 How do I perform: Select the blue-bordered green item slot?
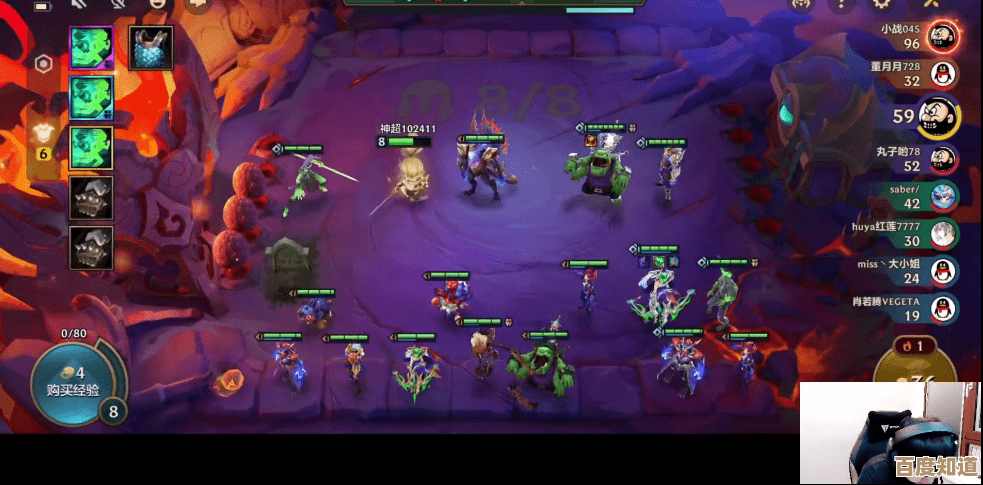[x=91, y=97]
